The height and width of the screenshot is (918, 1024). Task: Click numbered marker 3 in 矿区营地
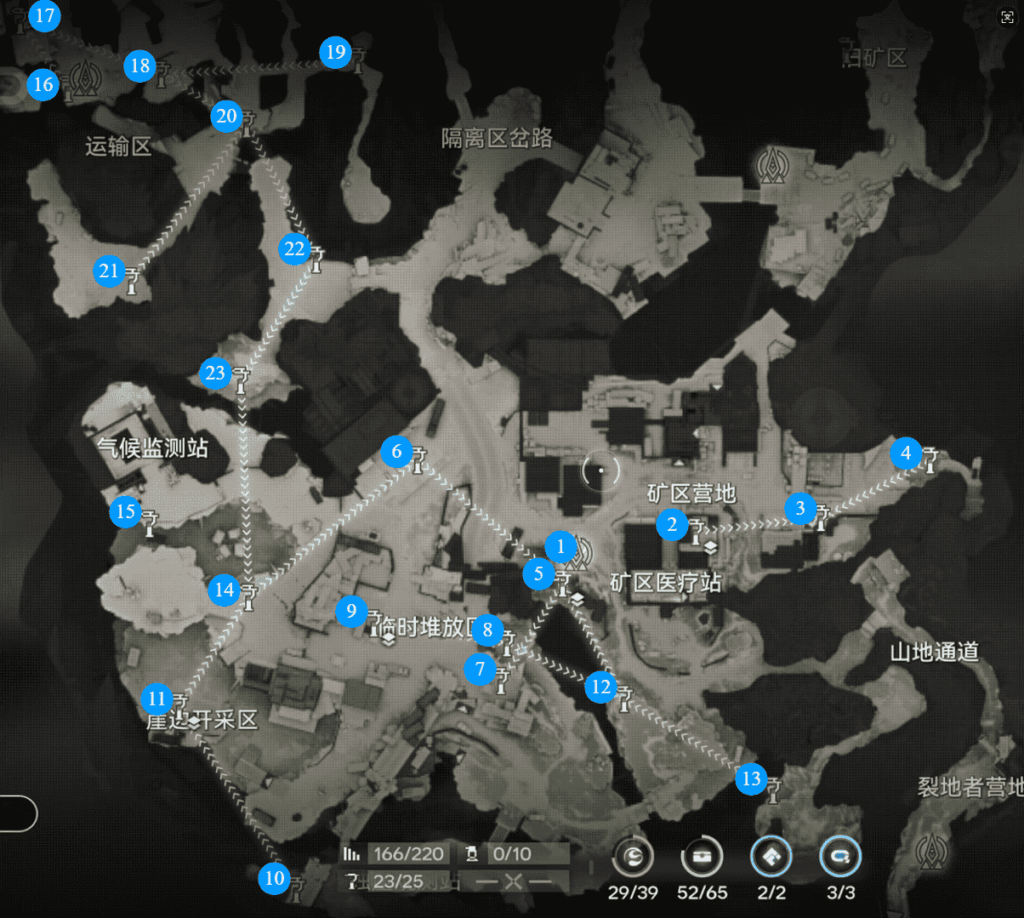(x=799, y=507)
